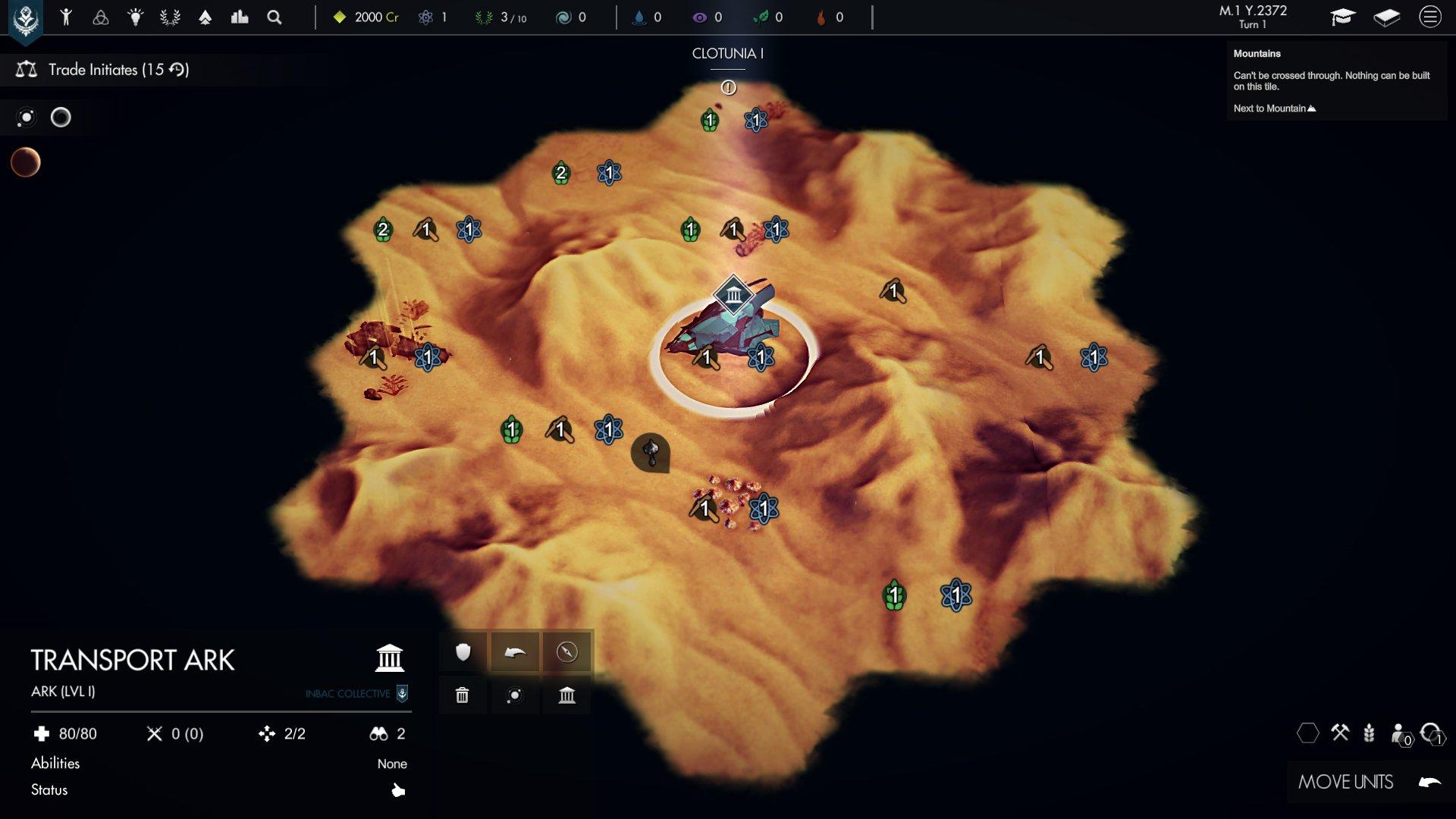Image resolution: width=1456 pixels, height=819 pixels.
Task: Click the planet thumbnail on the left edge
Action: coord(25,161)
